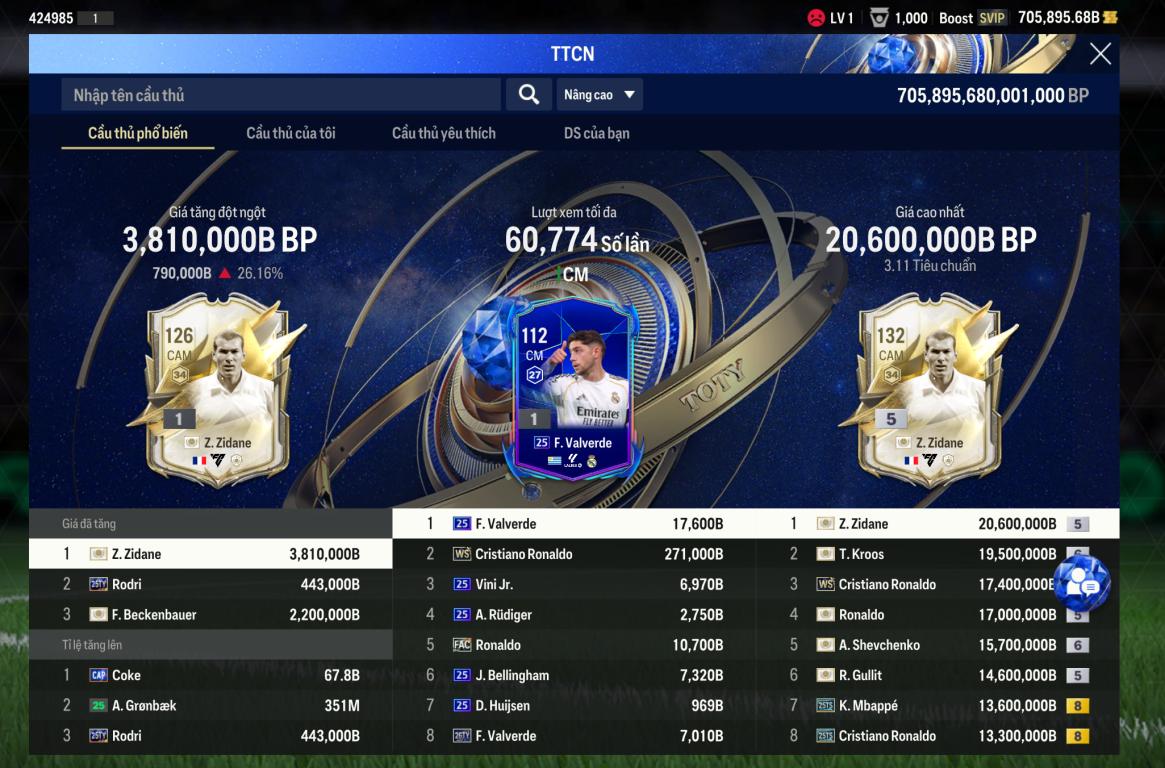This screenshot has height=768, width=1165.
Task: Select the DS của bạn tab
Action: 596,133
